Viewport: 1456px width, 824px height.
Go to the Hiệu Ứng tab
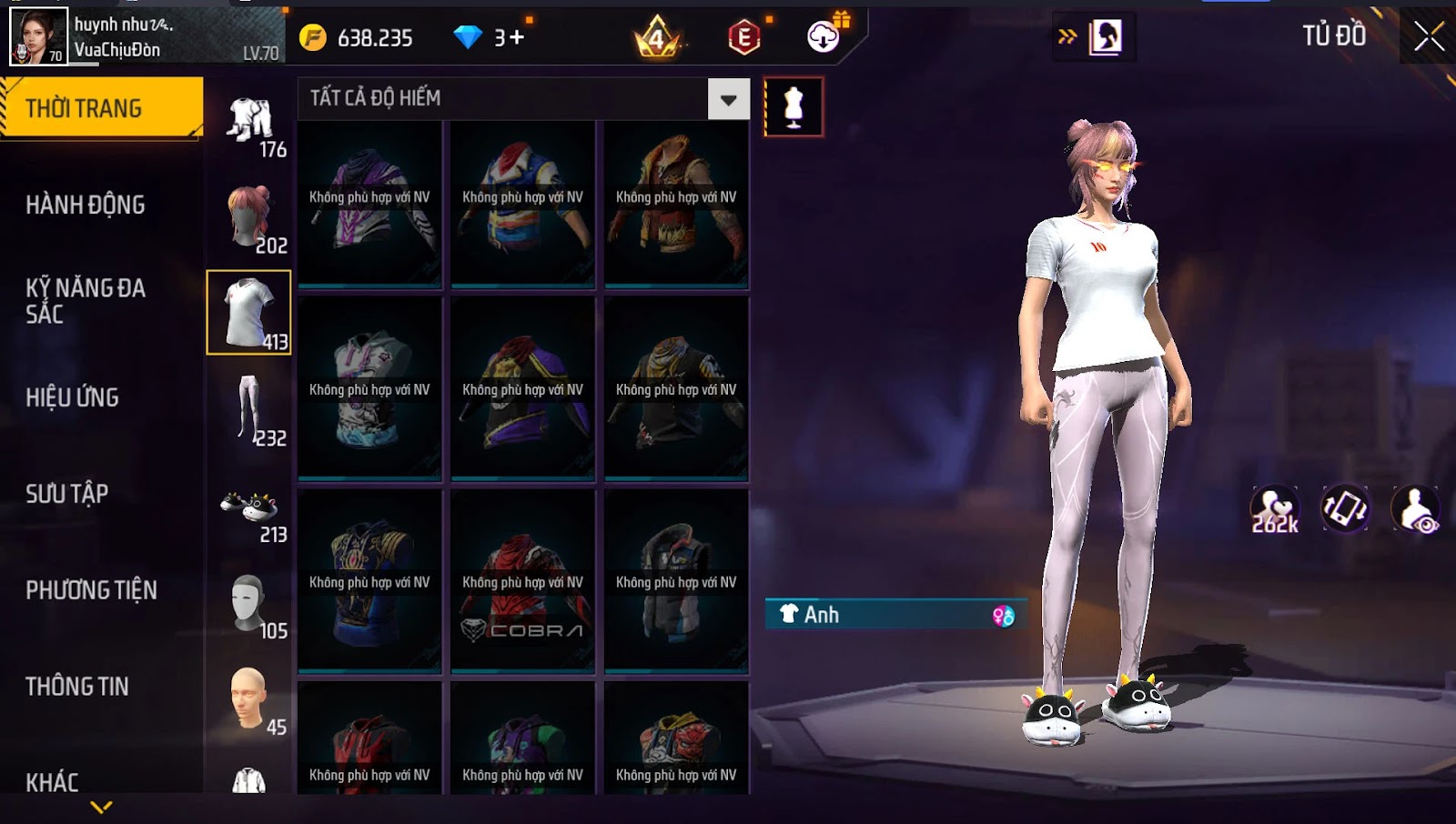(73, 397)
